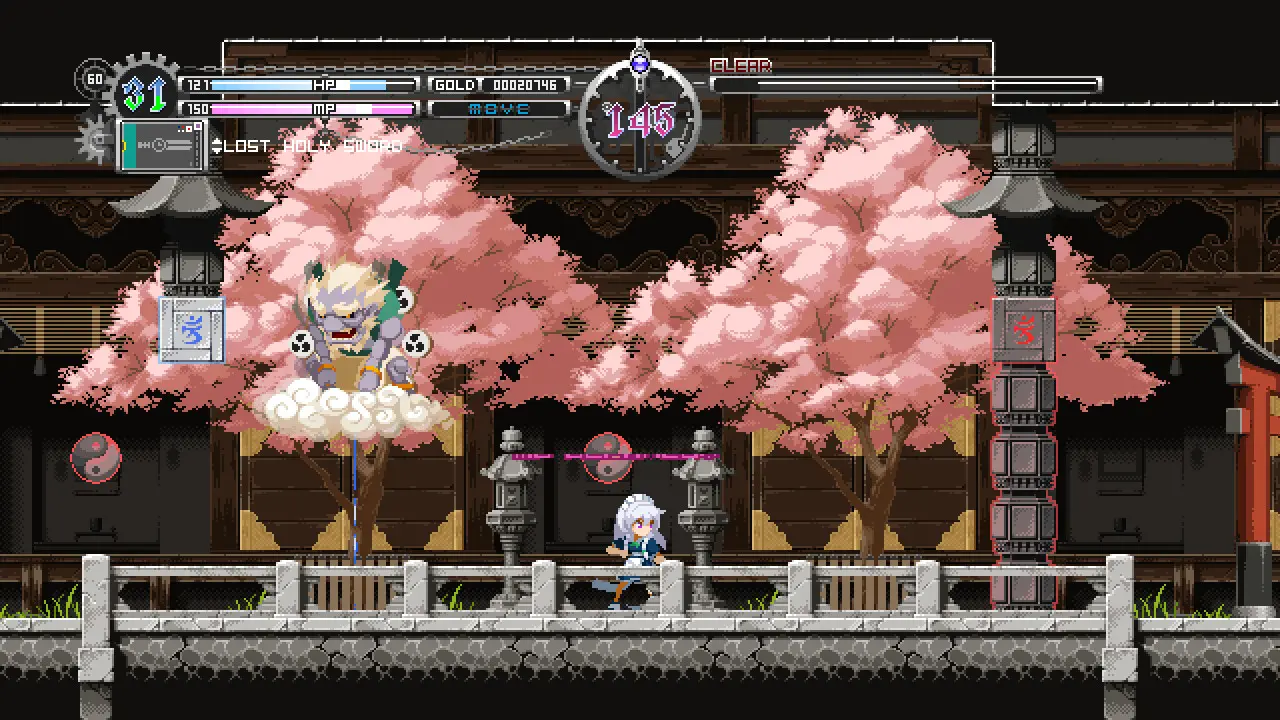
Task: Click the HP value reading 121
Action: [x=198, y=85]
